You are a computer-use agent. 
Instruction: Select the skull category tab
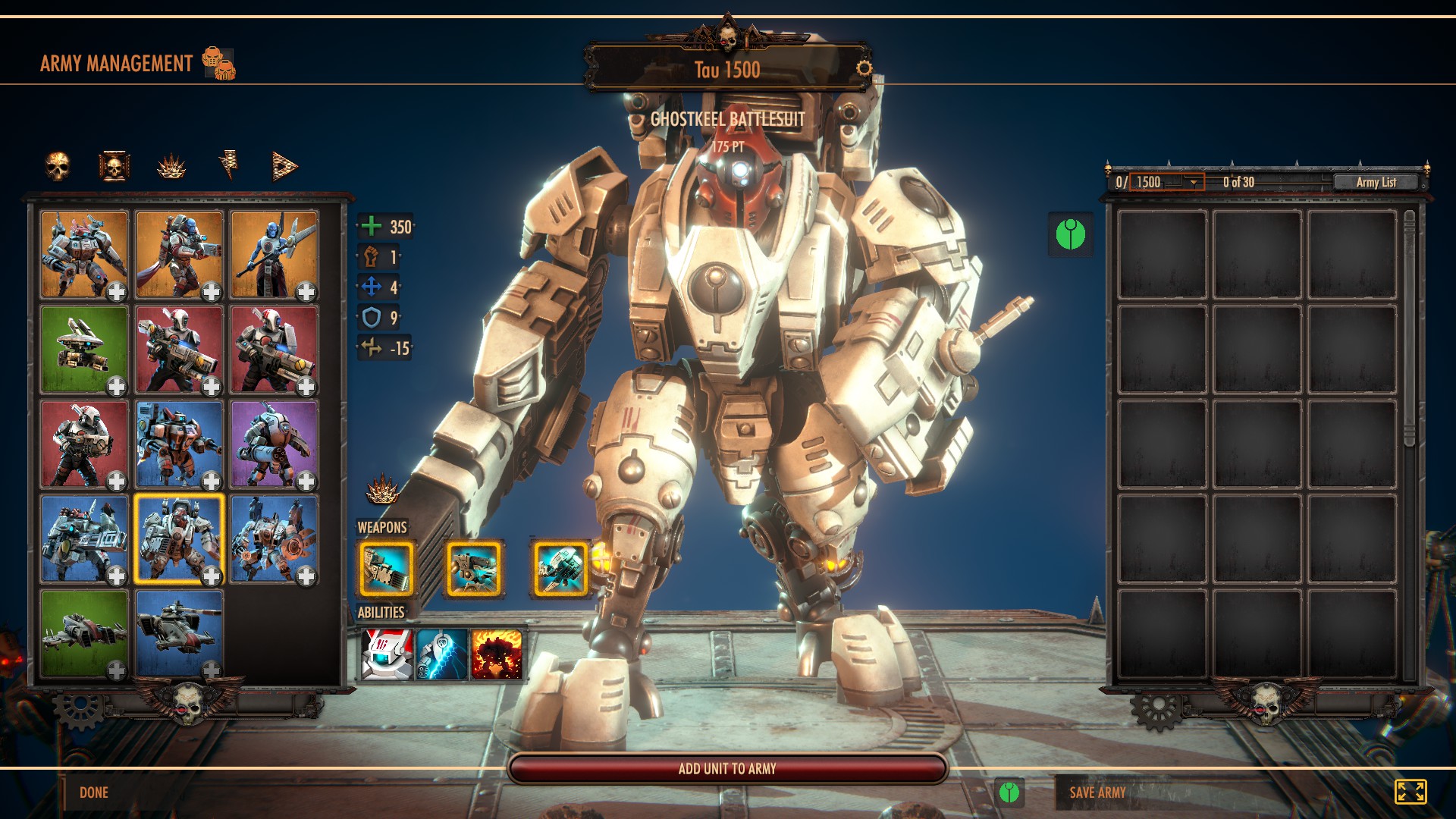click(58, 166)
